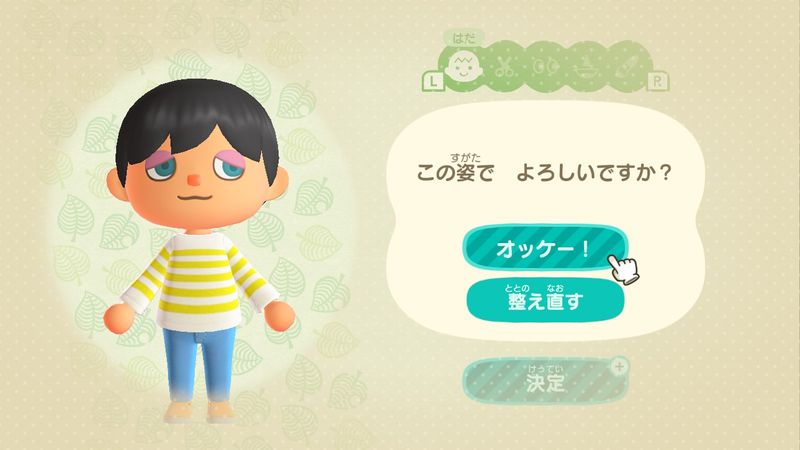Viewport: 800px width, 450px height.
Task: Choose 整え直す to readjust the character
Action: tap(545, 297)
